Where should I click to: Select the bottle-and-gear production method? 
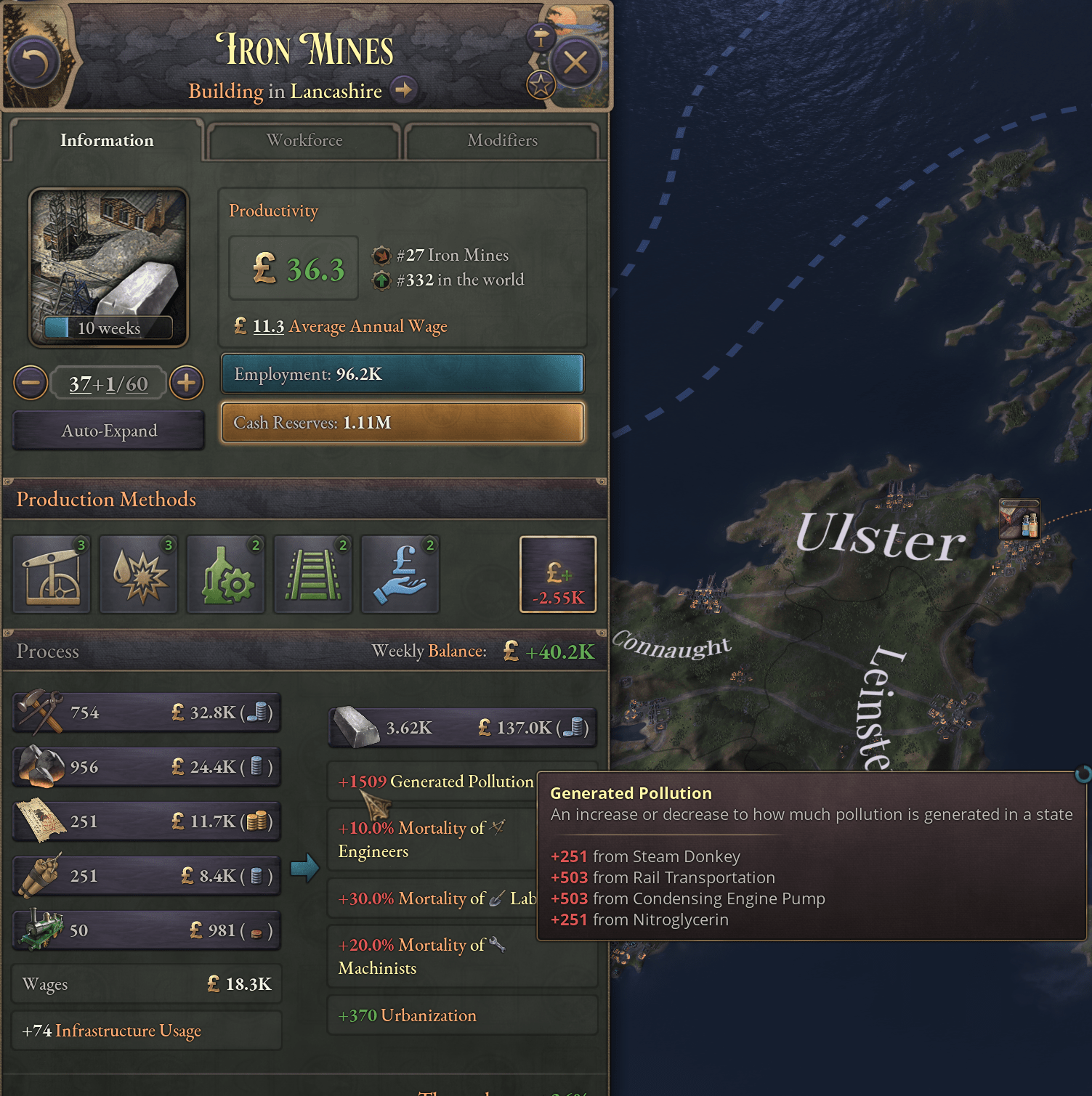[x=226, y=575]
